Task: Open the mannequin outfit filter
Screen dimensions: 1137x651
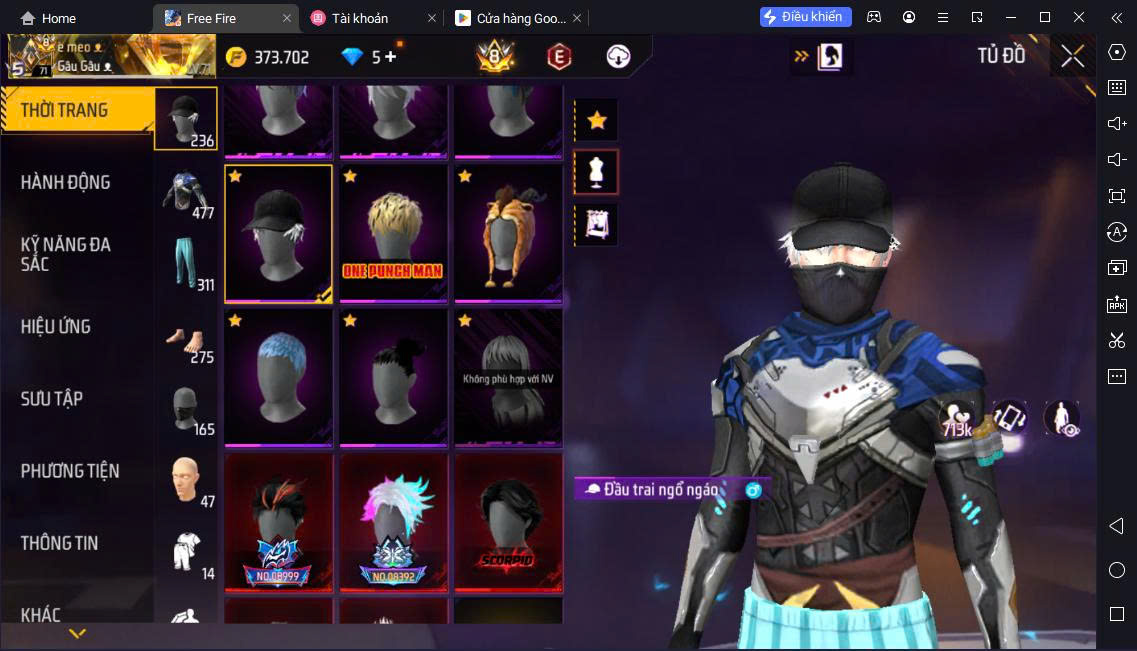Action: [x=596, y=172]
